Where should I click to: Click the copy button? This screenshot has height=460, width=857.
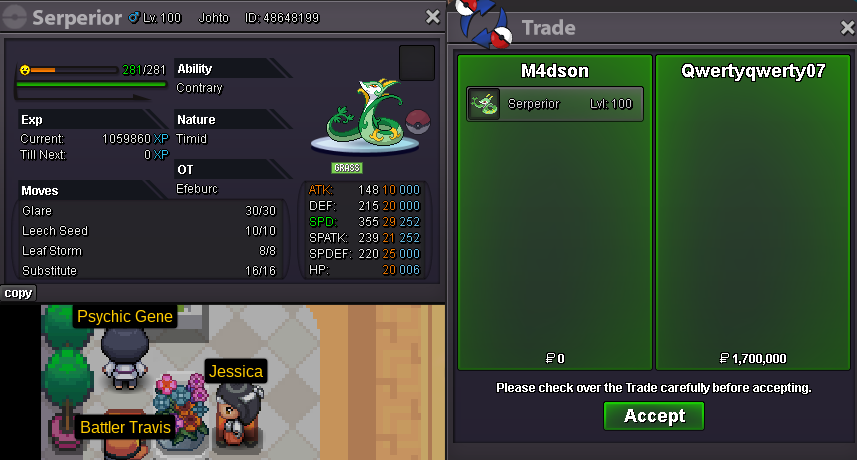[x=18, y=293]
